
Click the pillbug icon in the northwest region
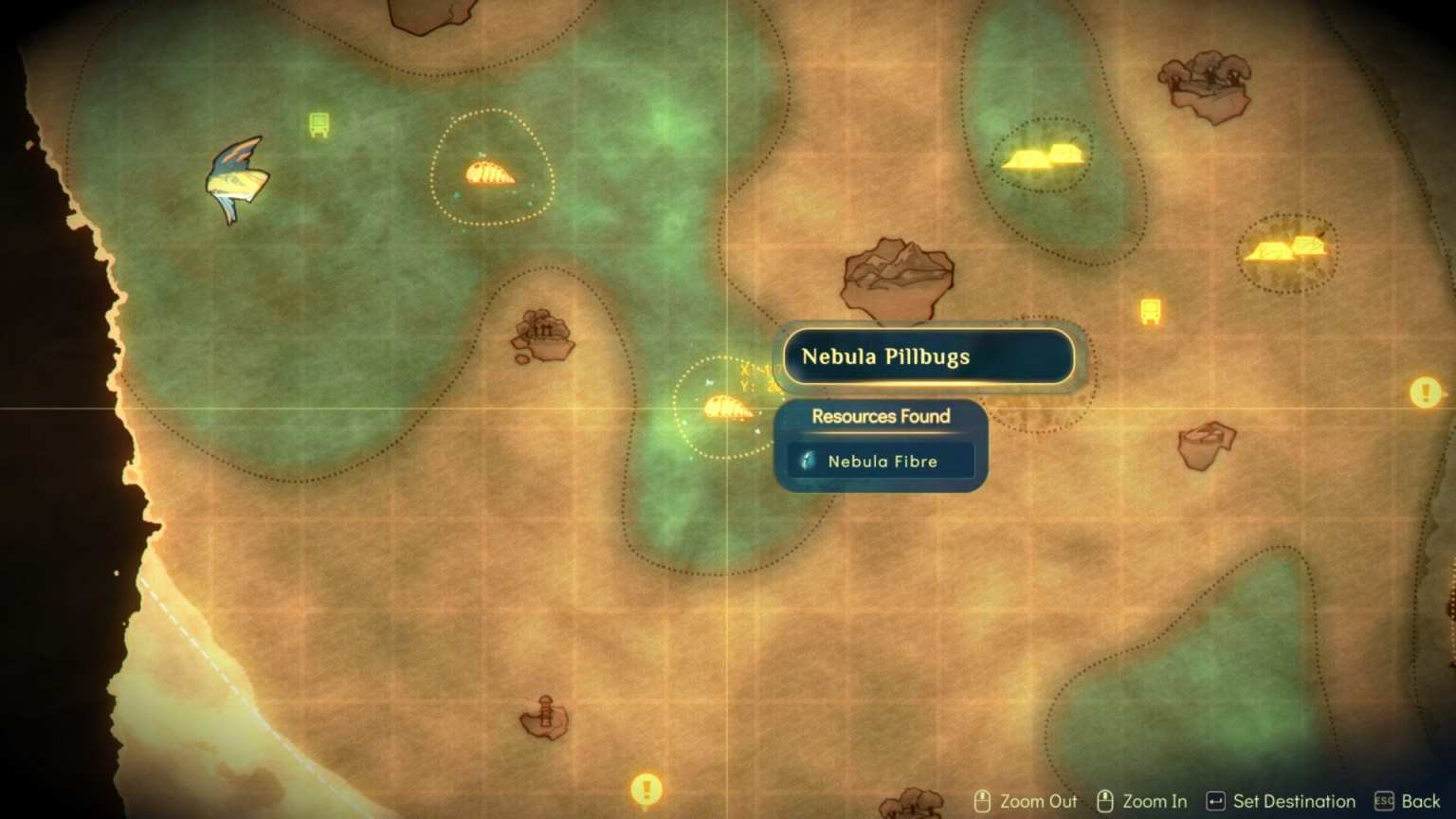tap(491, 172)
